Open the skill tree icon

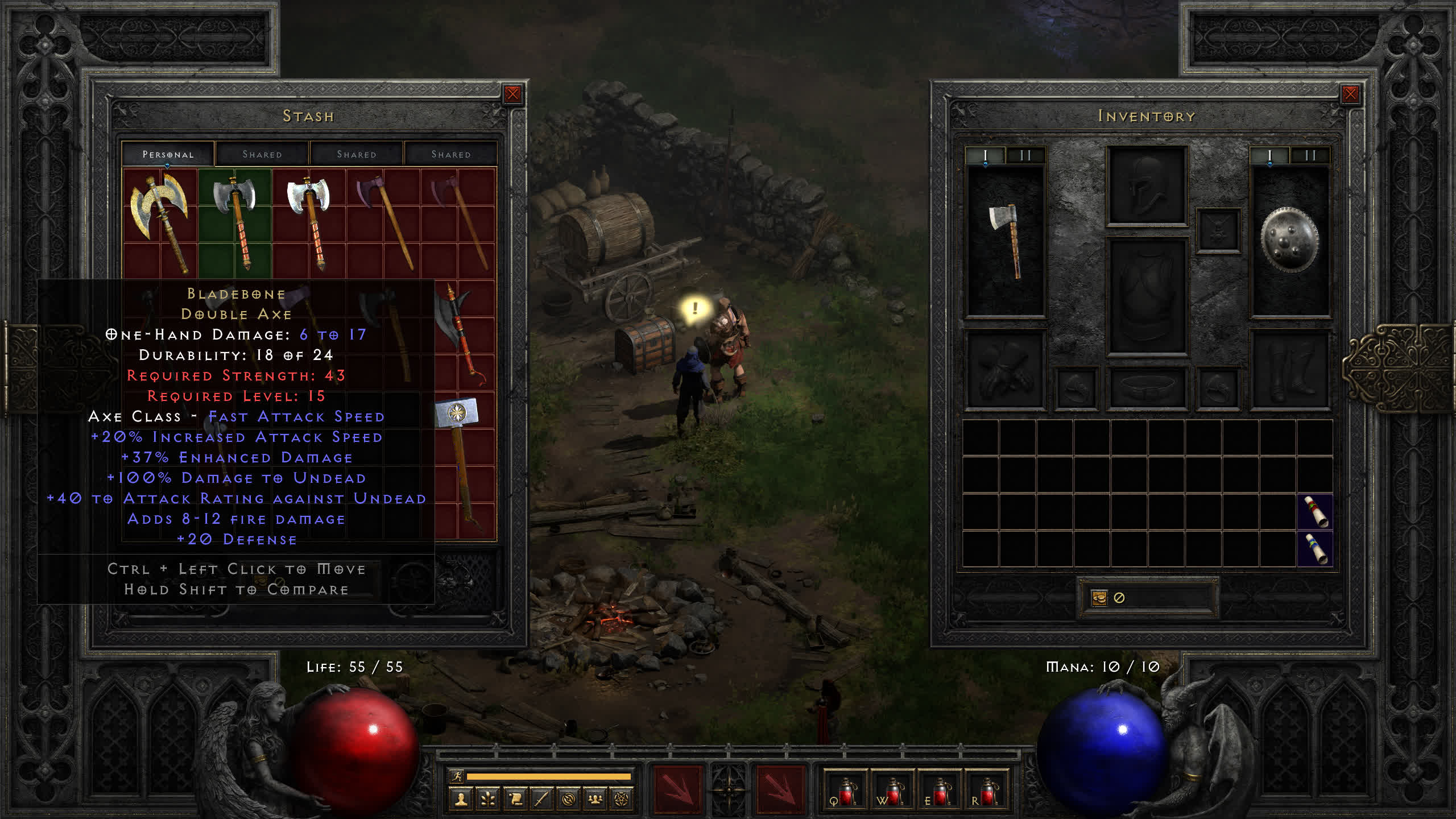point(488,800)
